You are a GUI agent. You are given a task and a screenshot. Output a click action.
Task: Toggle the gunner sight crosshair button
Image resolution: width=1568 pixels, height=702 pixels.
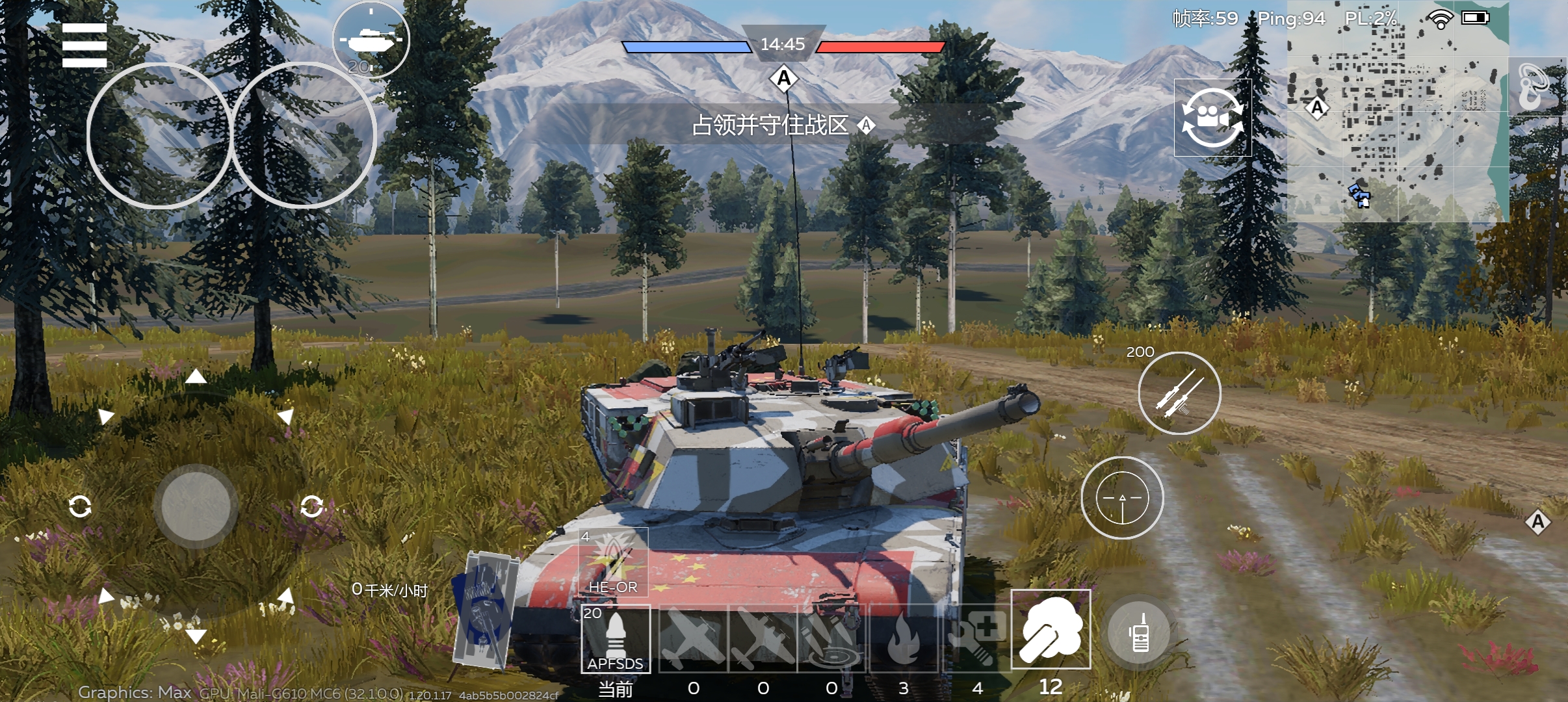1122,498
